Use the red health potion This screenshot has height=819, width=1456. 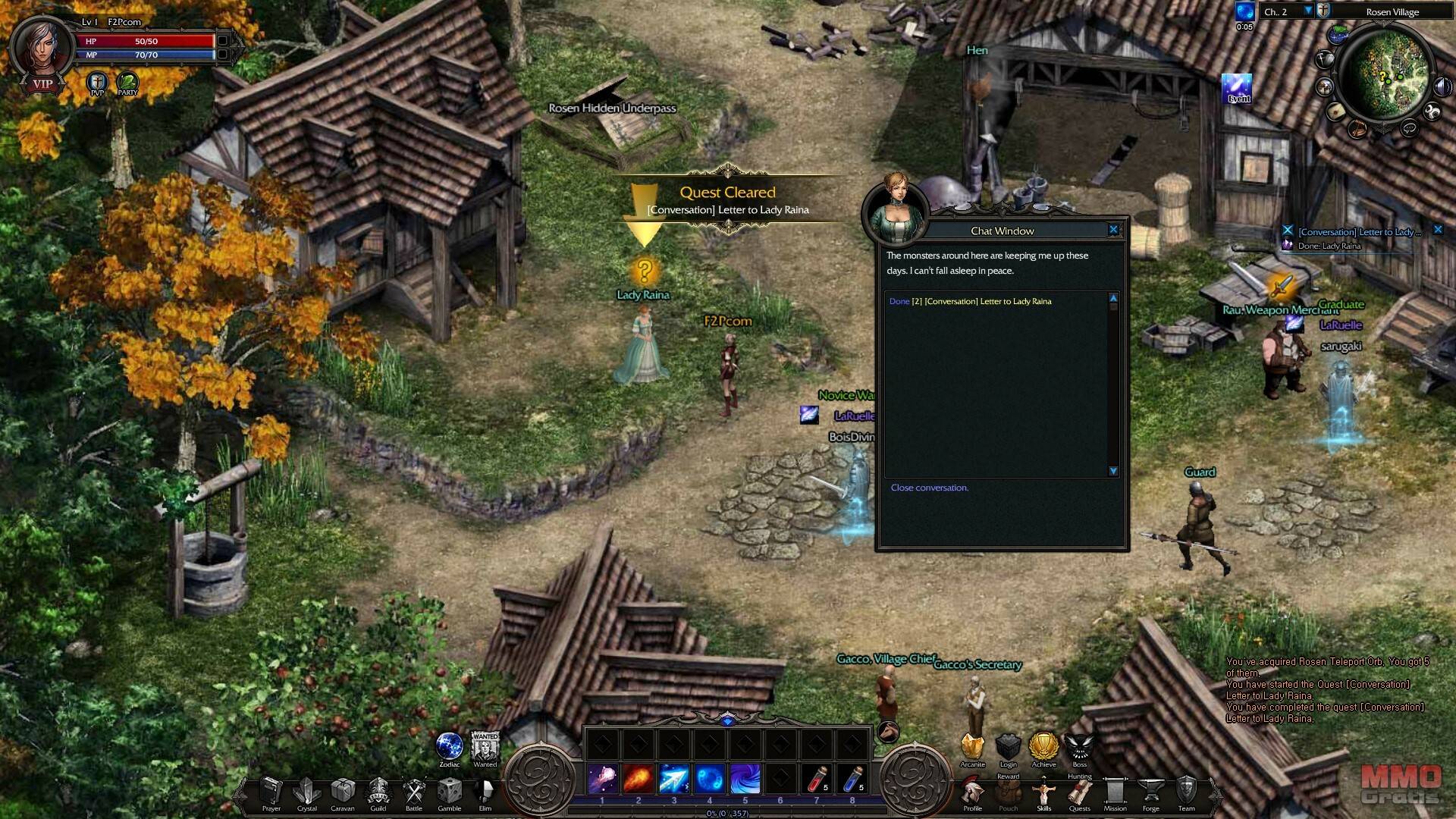pyautogui.click(x=817, y=780)
